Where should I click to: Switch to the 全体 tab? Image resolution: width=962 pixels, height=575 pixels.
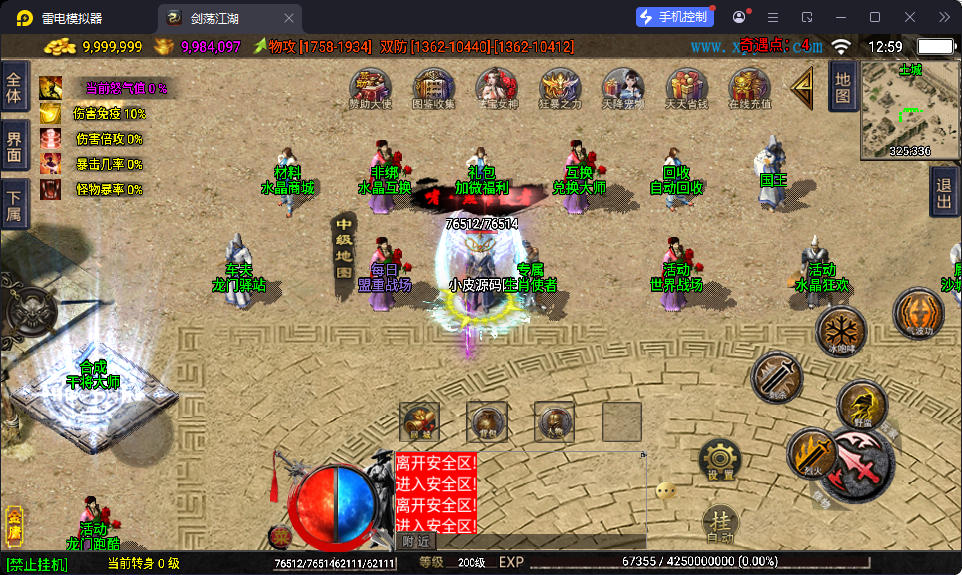pos(14,89)
